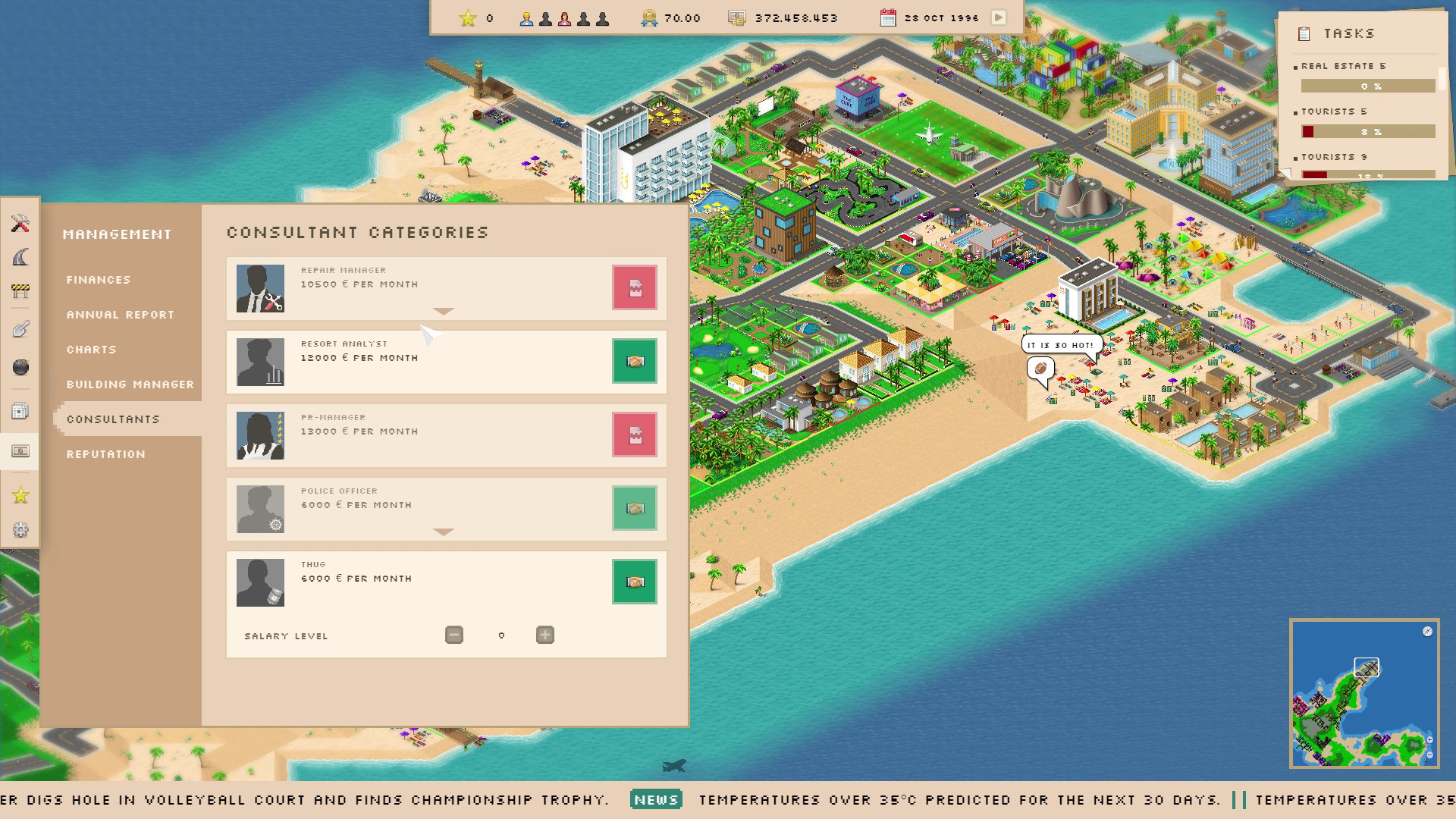Pick the shovel terrain tool

[20, 328]
